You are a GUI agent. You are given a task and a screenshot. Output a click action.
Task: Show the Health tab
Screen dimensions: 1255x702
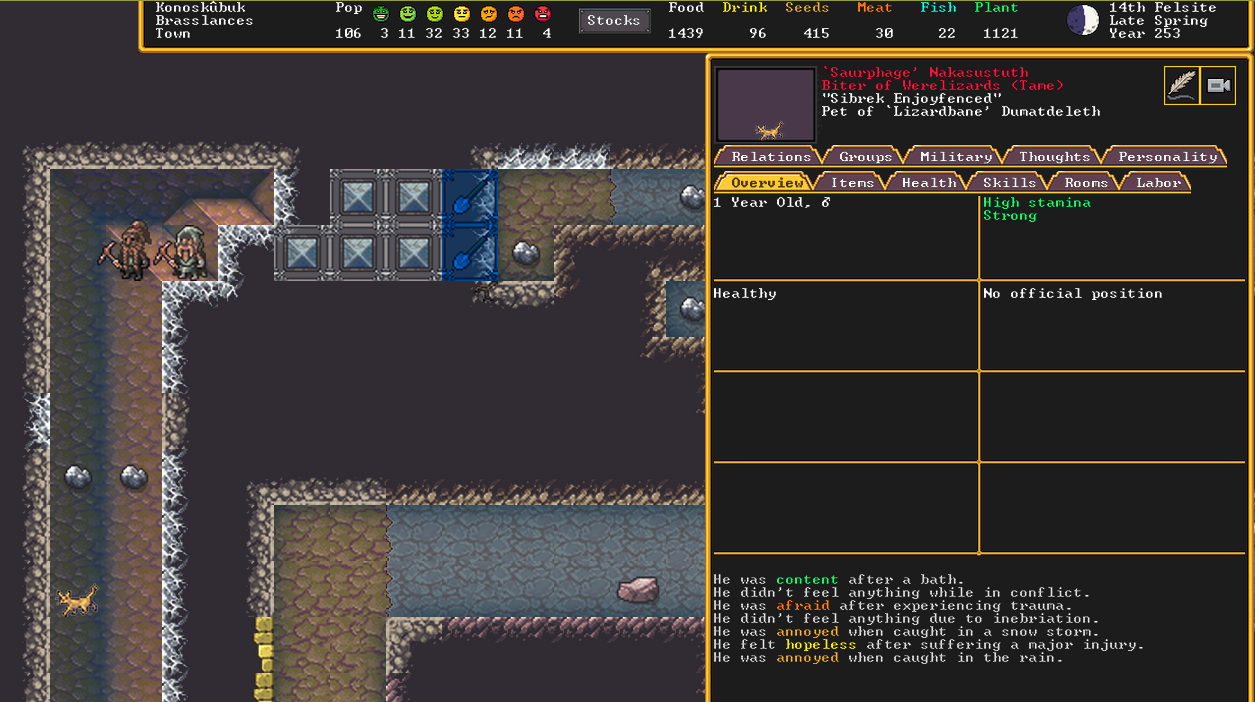[x=928, y=183]
